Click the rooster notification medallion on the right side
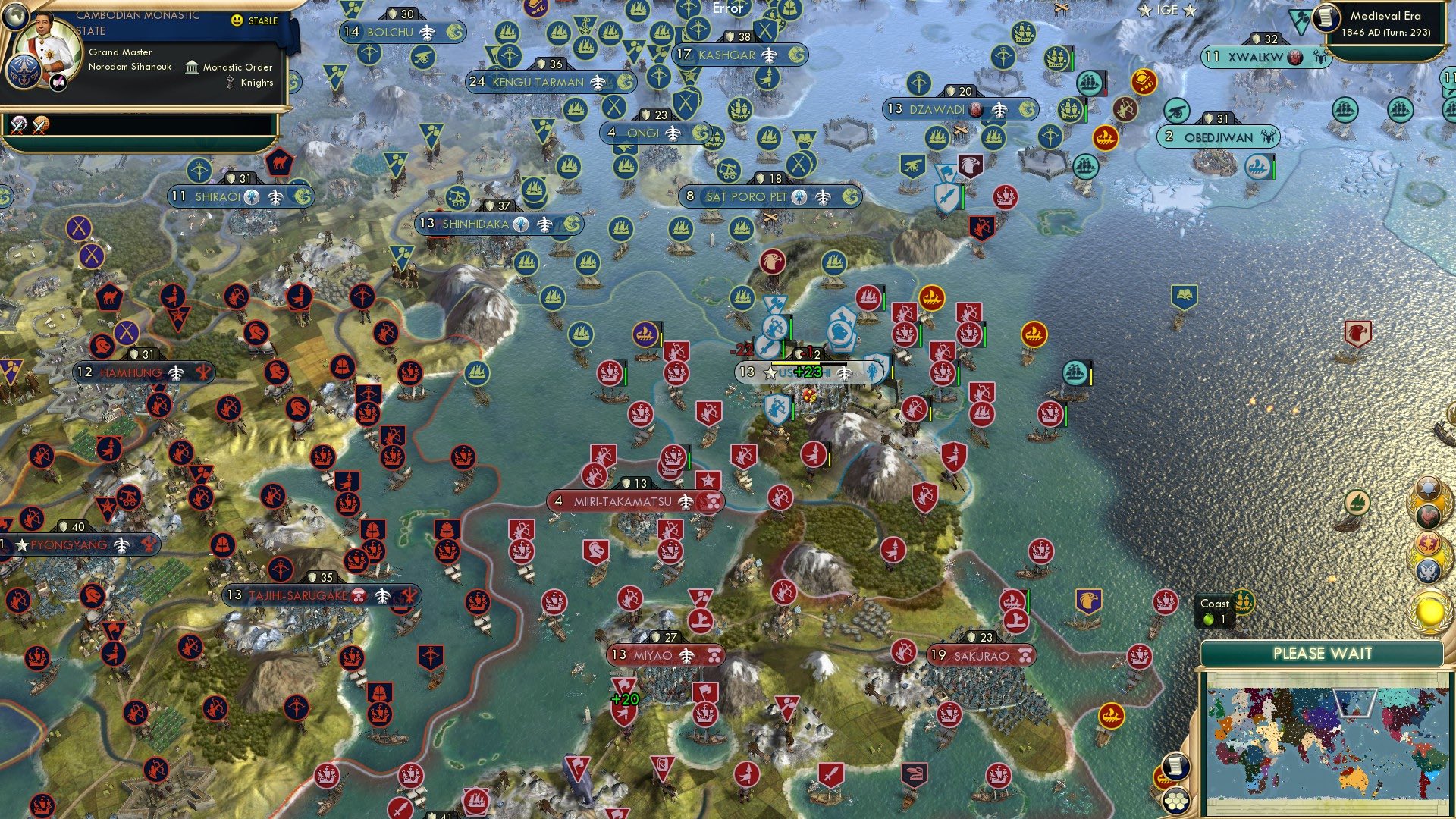 (1427, 514)
